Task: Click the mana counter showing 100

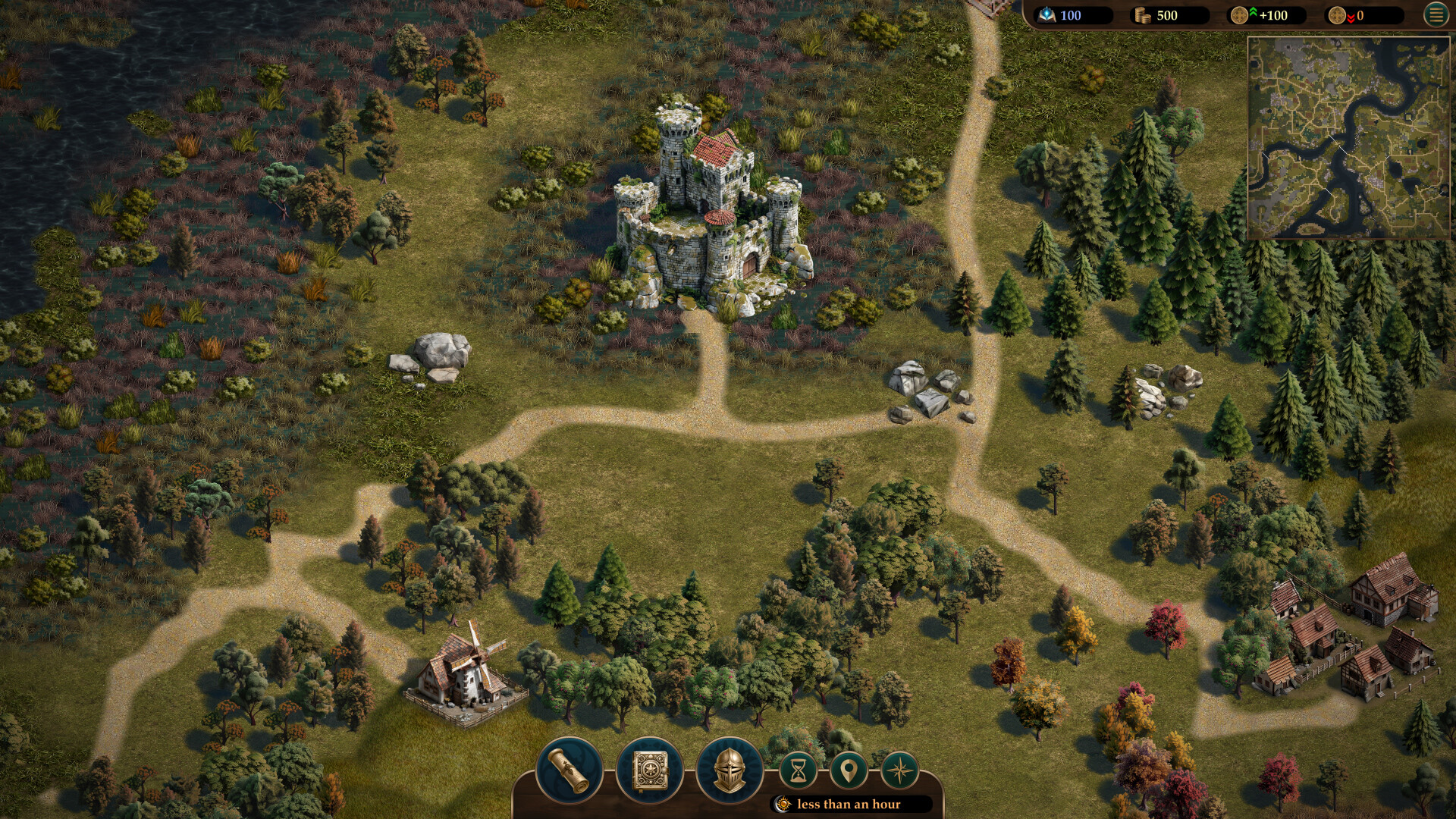Action: point(1073,14)
